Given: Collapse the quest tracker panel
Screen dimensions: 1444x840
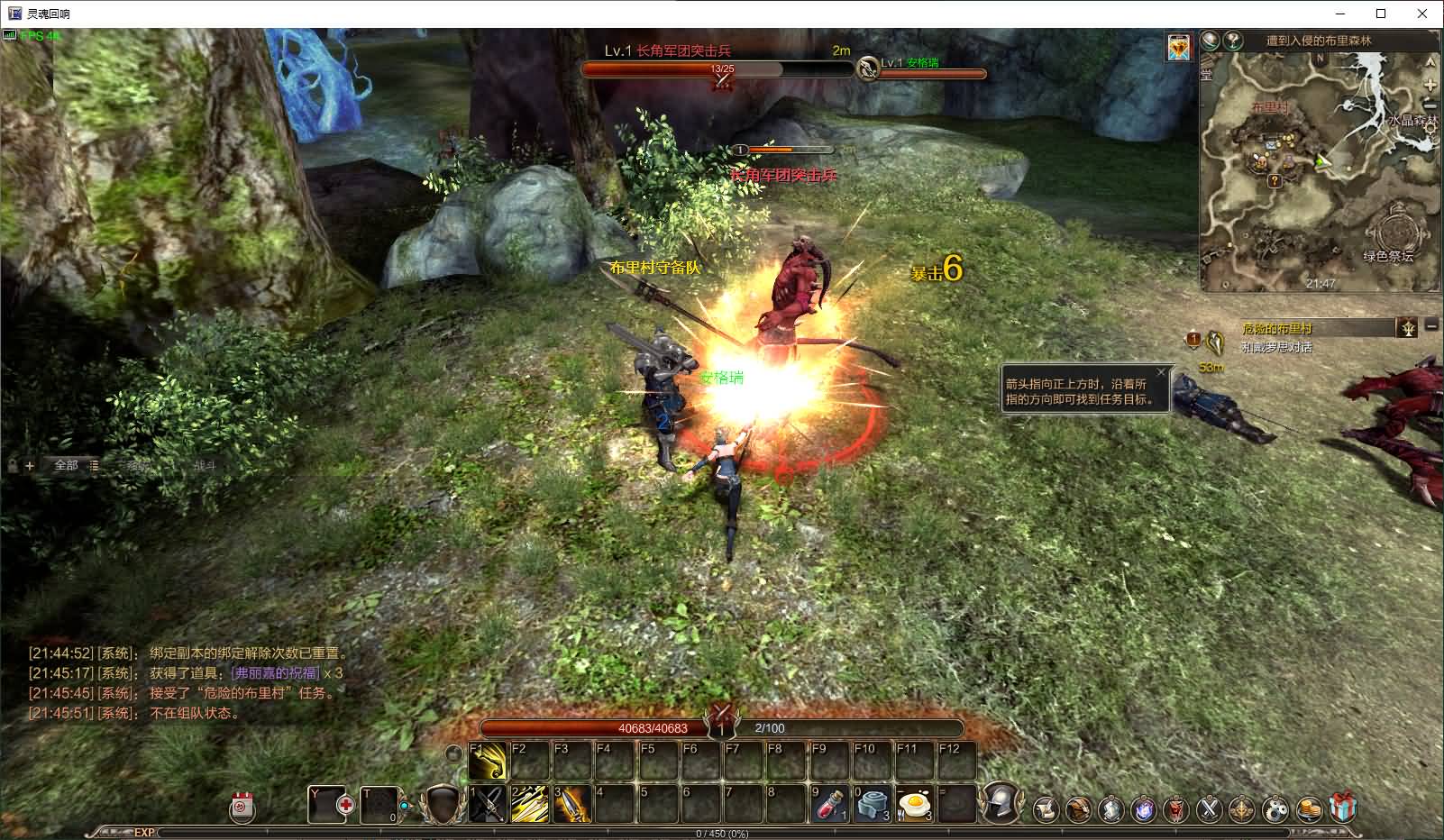Looking at the screenshot, I should tap(1430, 325).
